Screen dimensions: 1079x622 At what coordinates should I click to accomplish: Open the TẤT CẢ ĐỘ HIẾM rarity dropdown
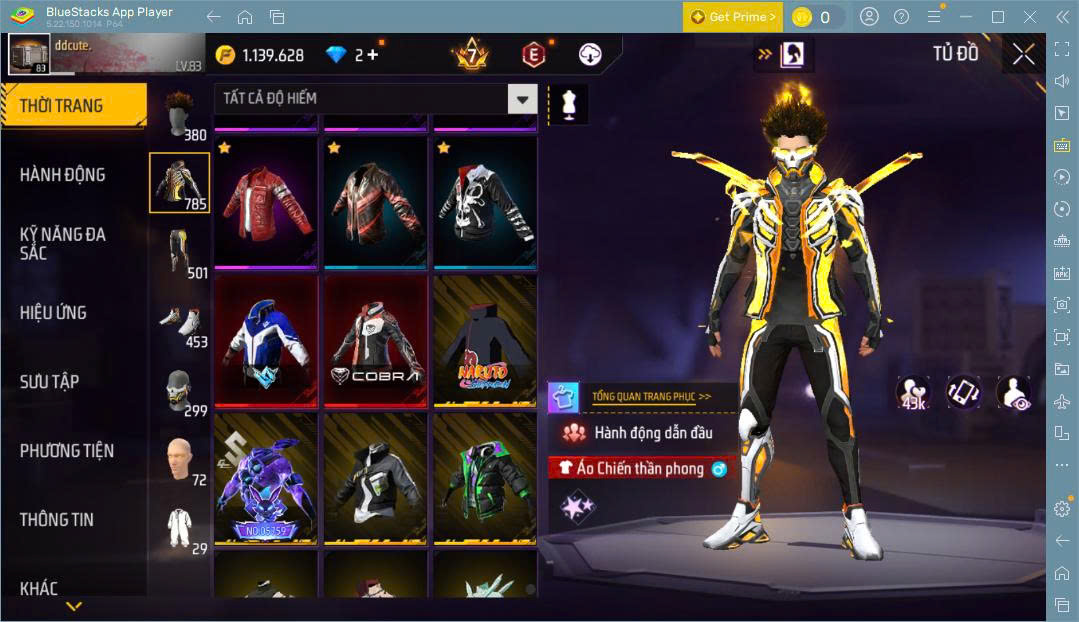(x=375, y=98)
